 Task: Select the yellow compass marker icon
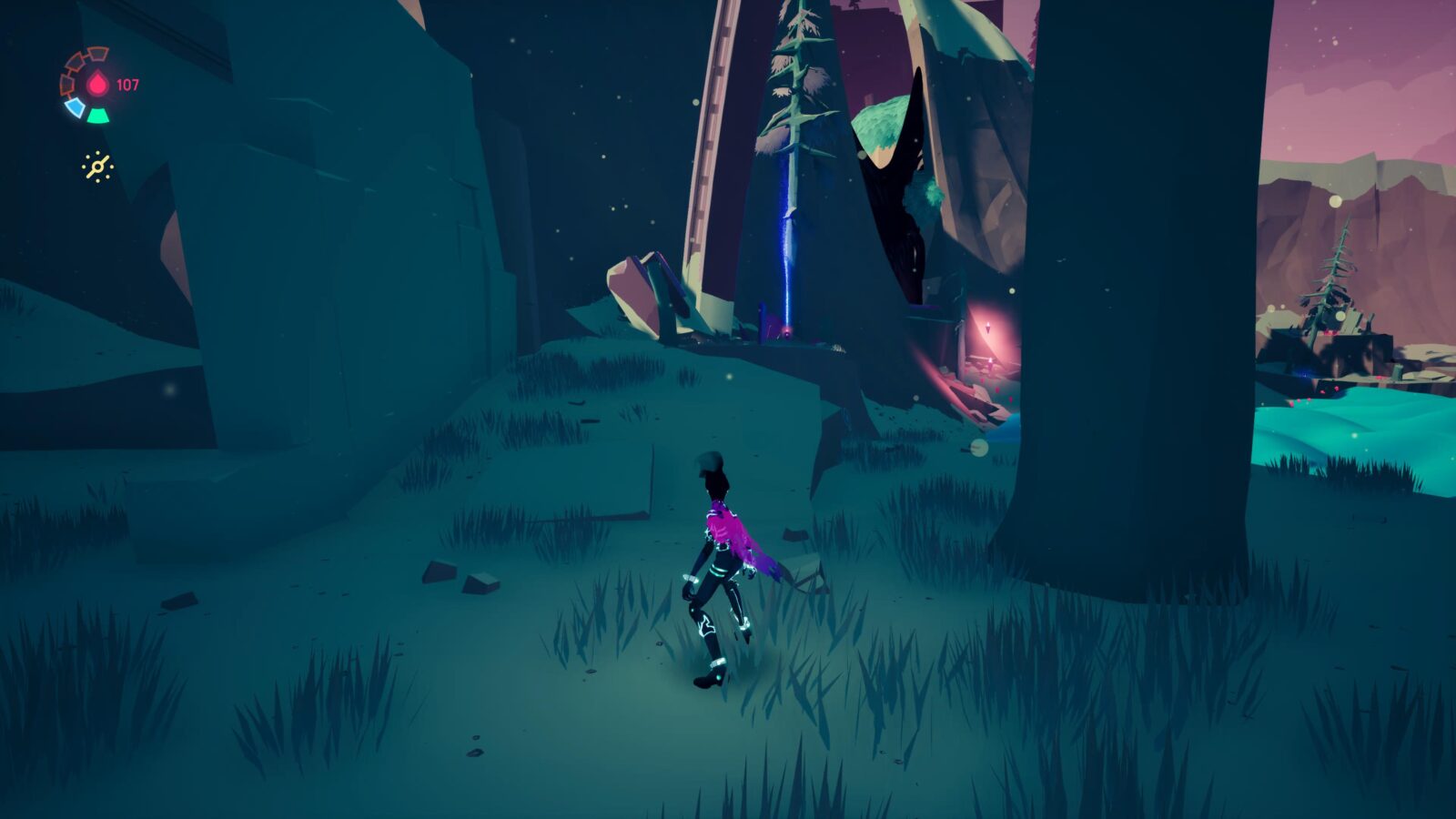pyautogui.click(x=97, y=165)
